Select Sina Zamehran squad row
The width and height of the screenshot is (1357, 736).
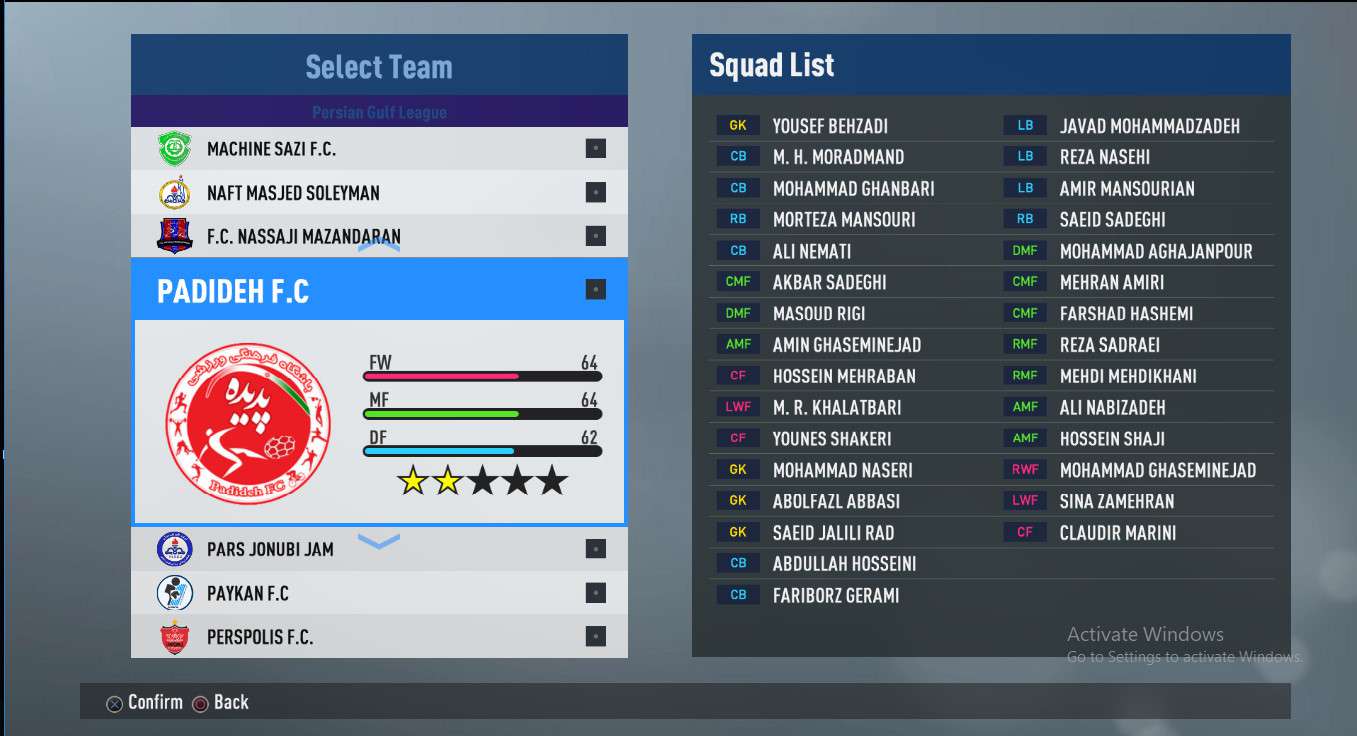pyautogui.click(x=1116, y=501)
